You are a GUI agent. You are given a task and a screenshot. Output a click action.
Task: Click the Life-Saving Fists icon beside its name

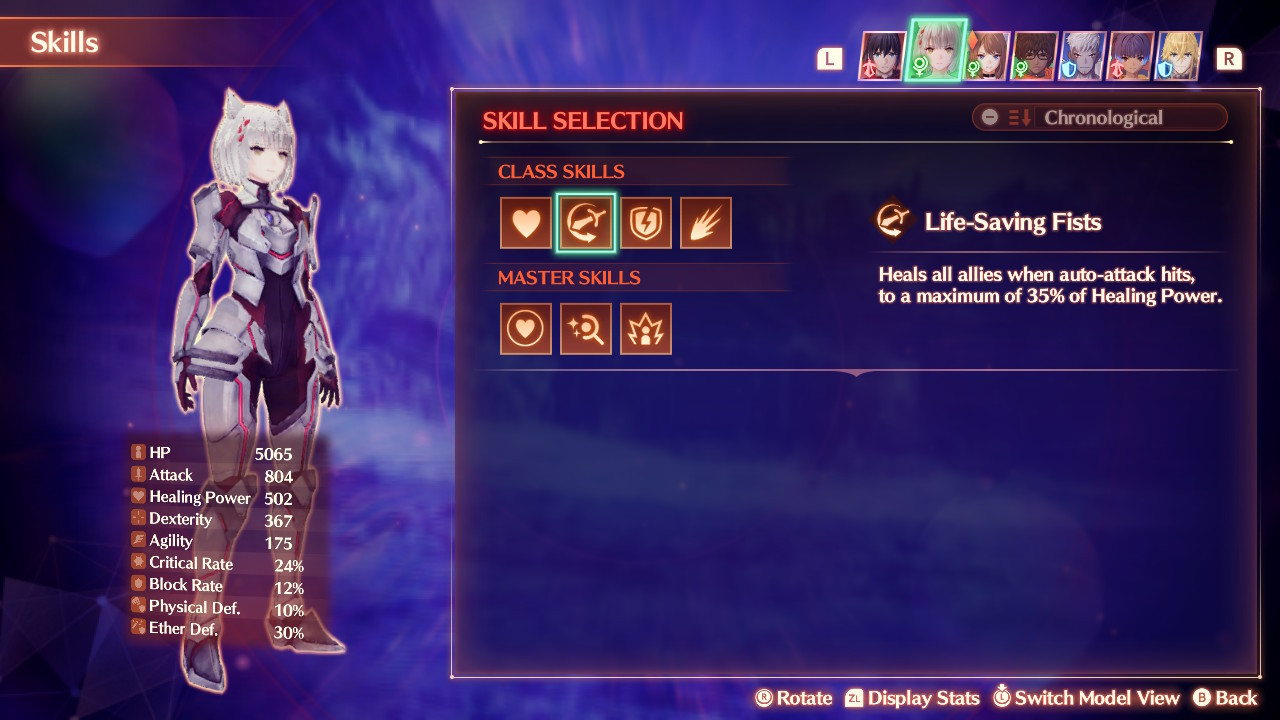coord(893,221)
